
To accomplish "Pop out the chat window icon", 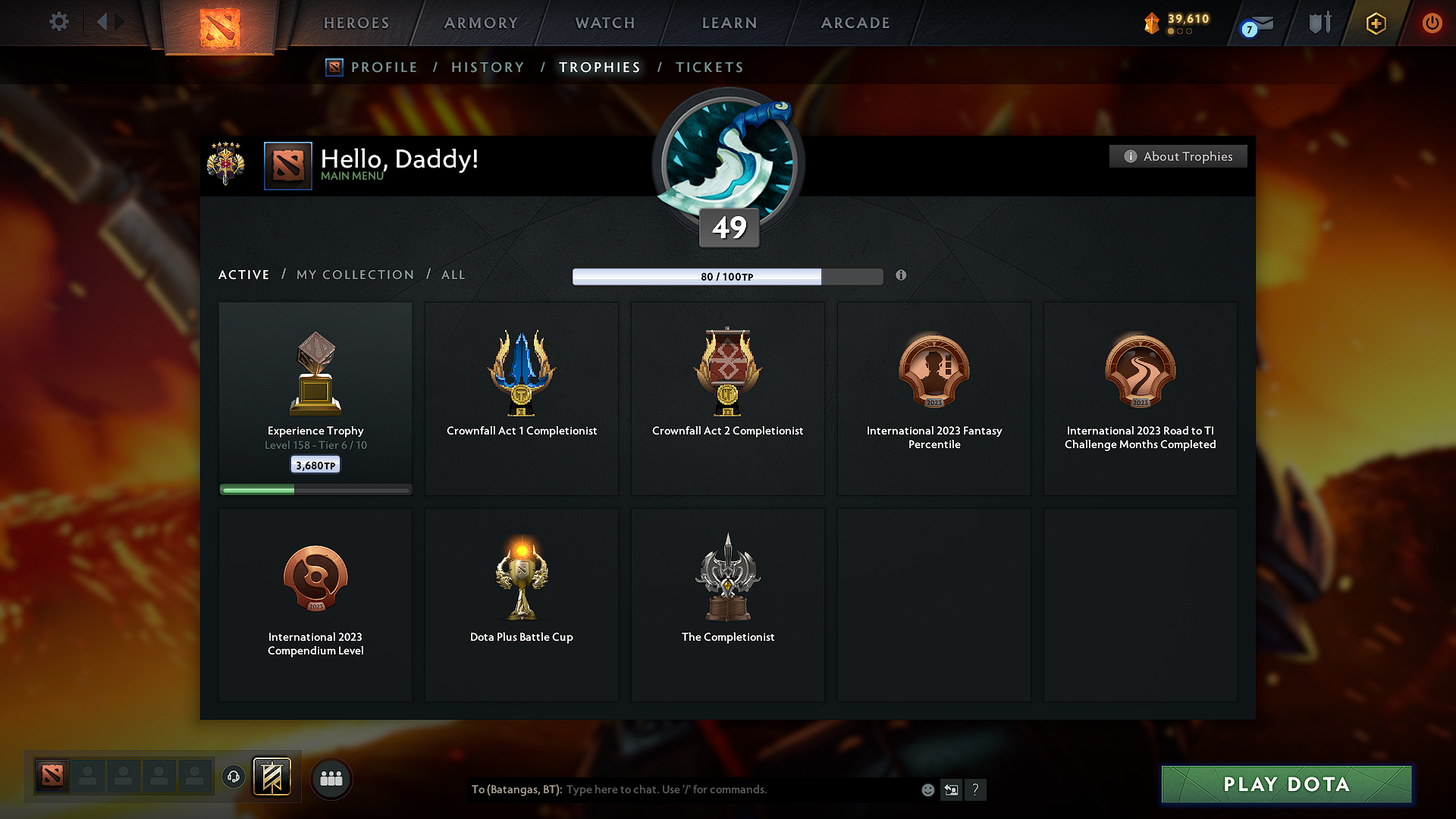I will click(x=952, y=789).
